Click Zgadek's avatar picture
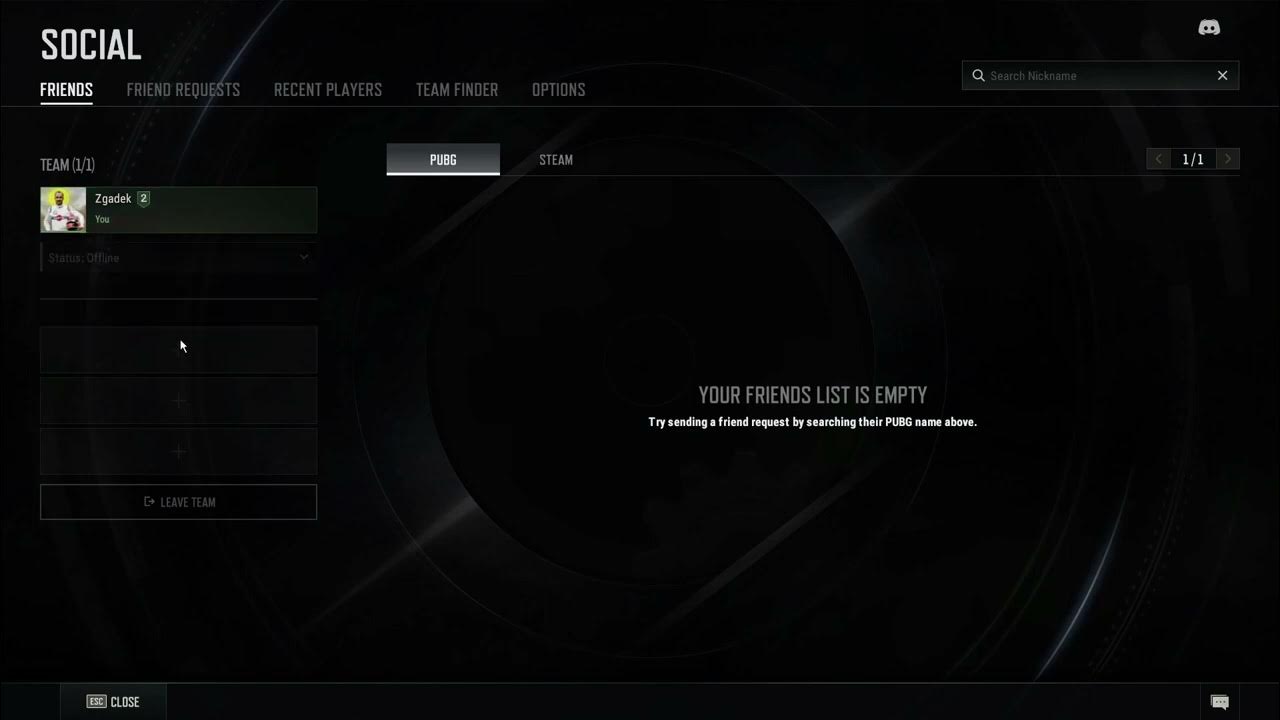Screen dimensions: 1280x720 pos(63,209)
